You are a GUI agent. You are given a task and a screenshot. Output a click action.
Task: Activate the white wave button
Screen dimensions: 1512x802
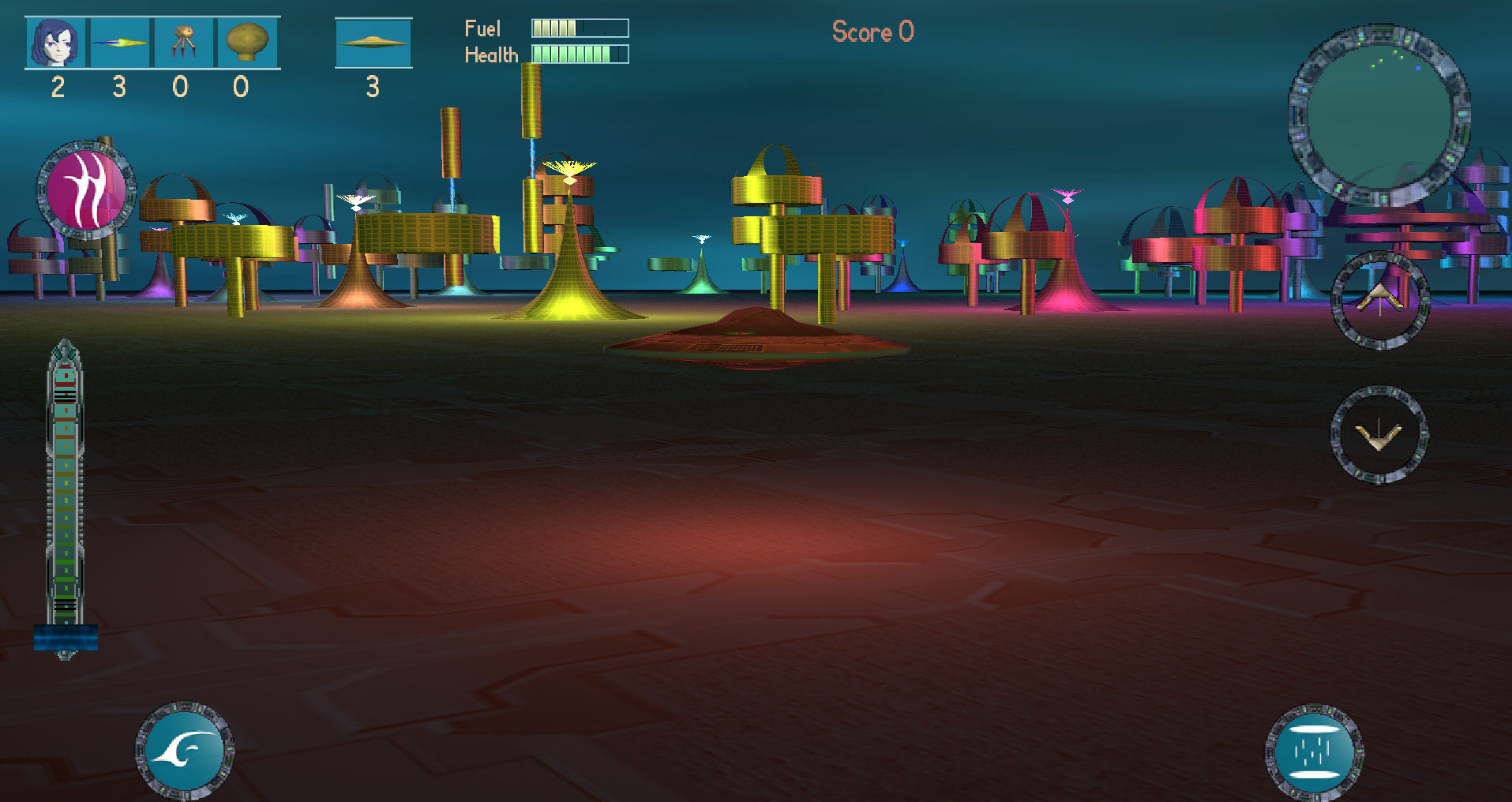coord(185,750)
